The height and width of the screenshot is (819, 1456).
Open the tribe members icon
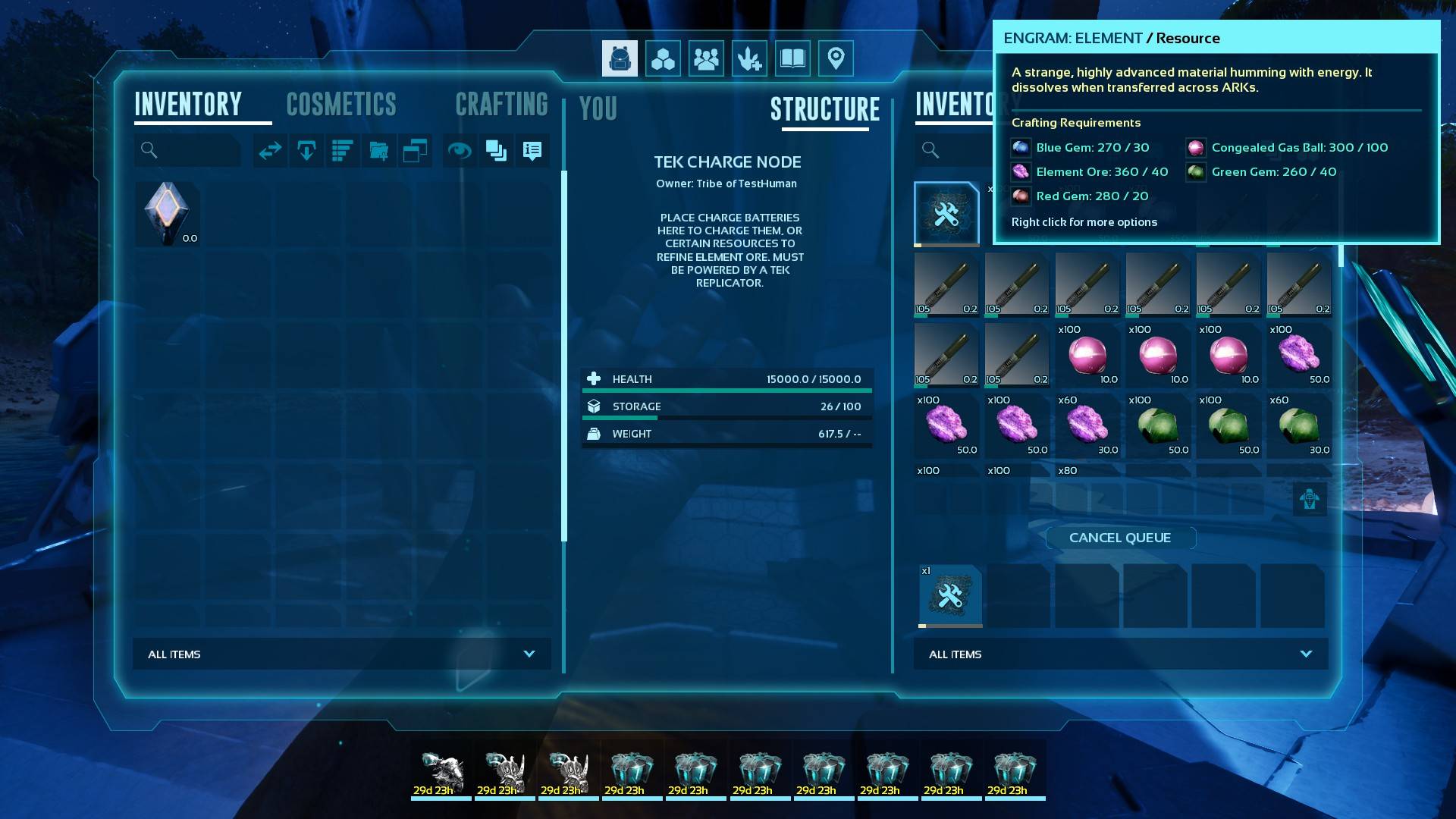tap(706, 58)
